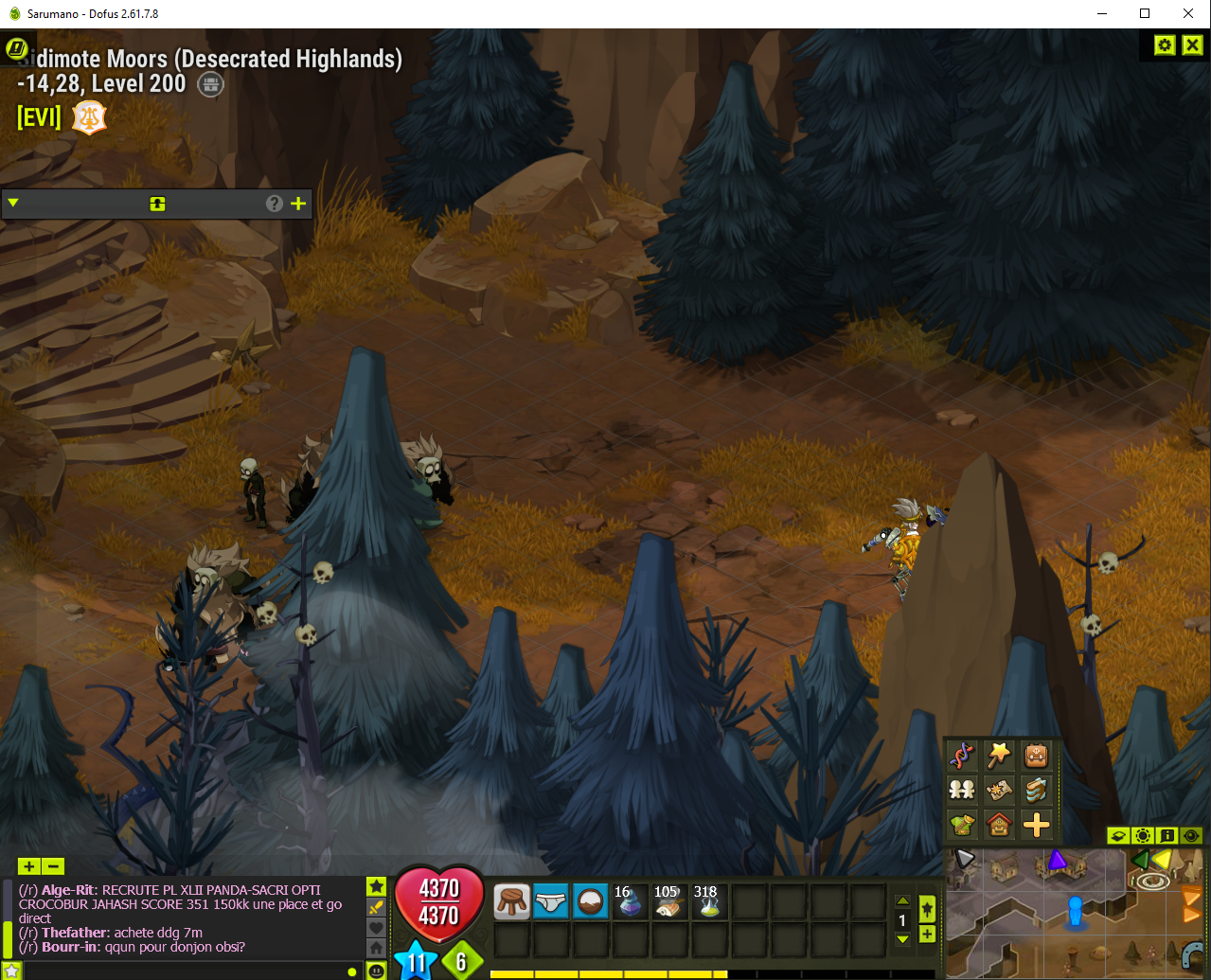Open the red-roofed house icon
1211x980 pixels.
click(x=999, y=825)
